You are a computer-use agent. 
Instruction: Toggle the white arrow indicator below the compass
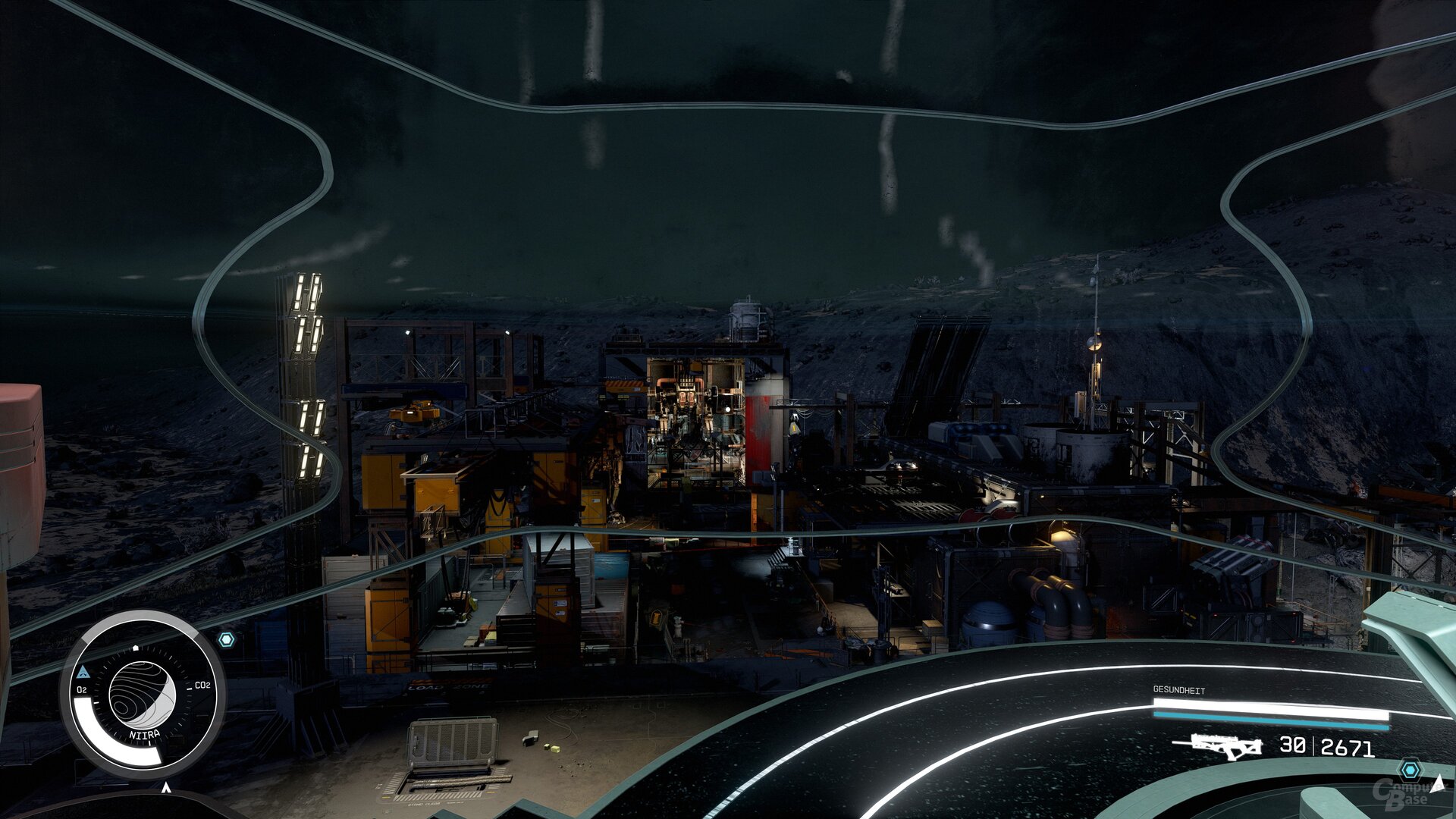tap(166, 787)
